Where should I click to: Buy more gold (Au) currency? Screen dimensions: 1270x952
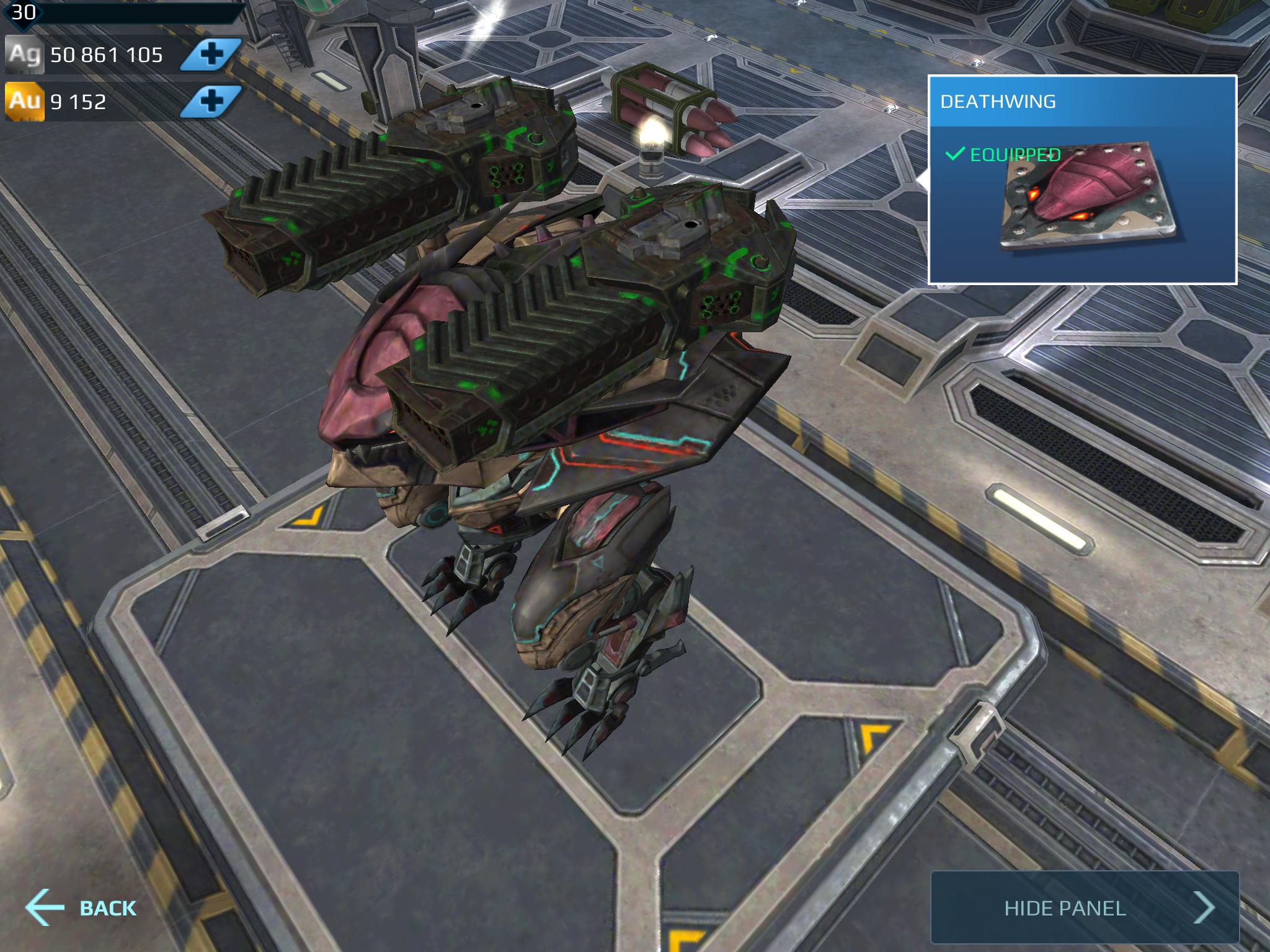coord(211,102)
